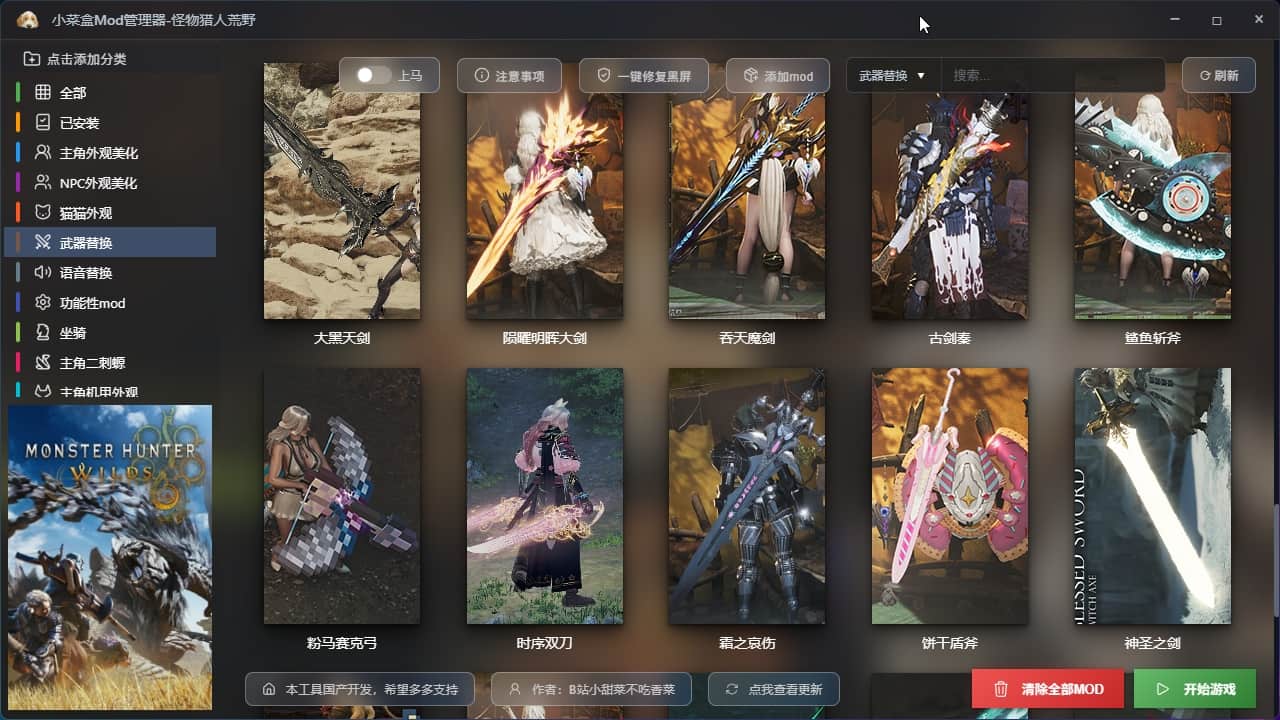Choose the 鲨鱼斩斧 mod card
The height and width of the screenshot is (720, 1280).
pos(1152,192)
